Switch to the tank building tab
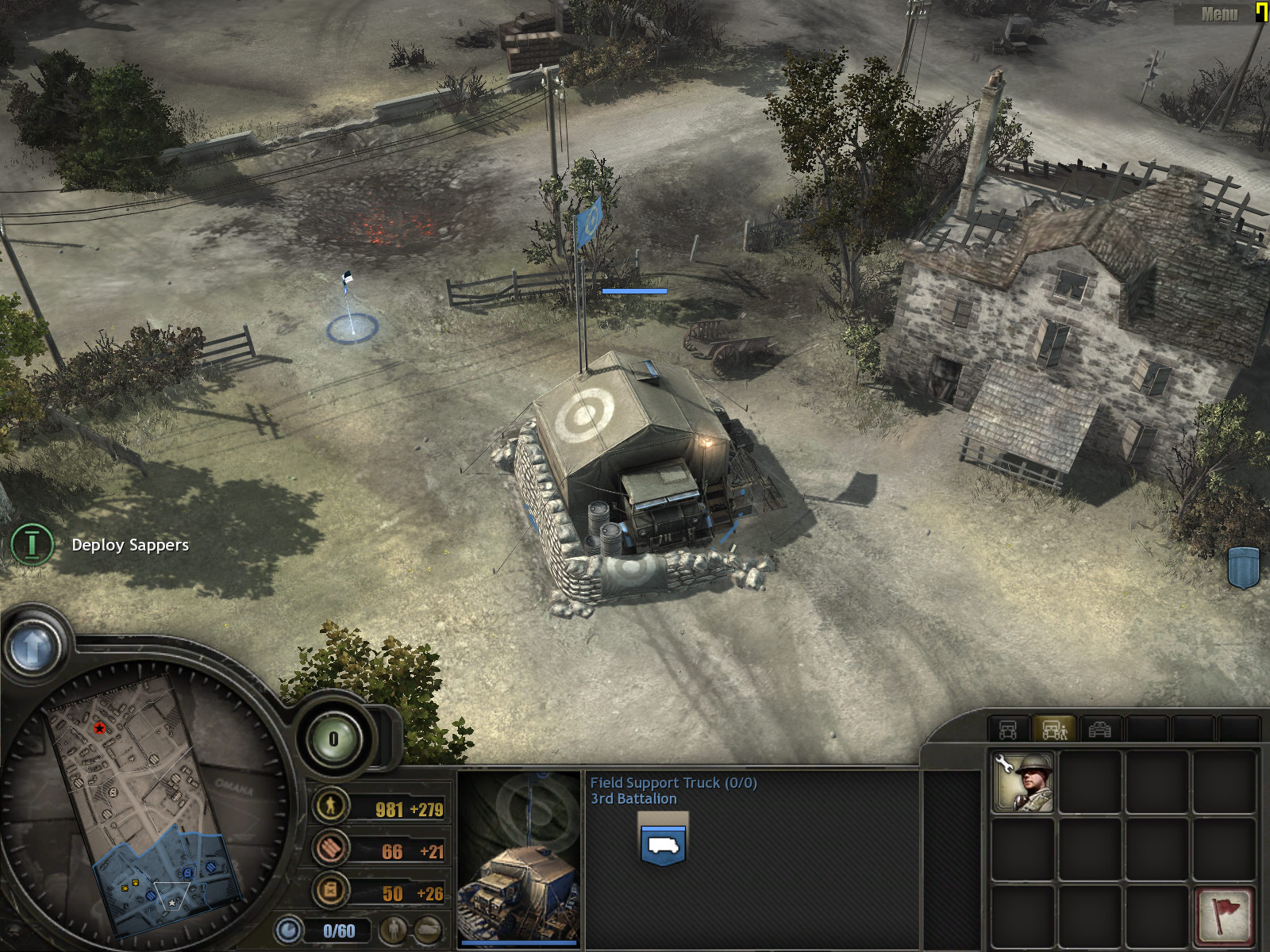Screen dimensions: 1270x952 (x=1099, y=729)
